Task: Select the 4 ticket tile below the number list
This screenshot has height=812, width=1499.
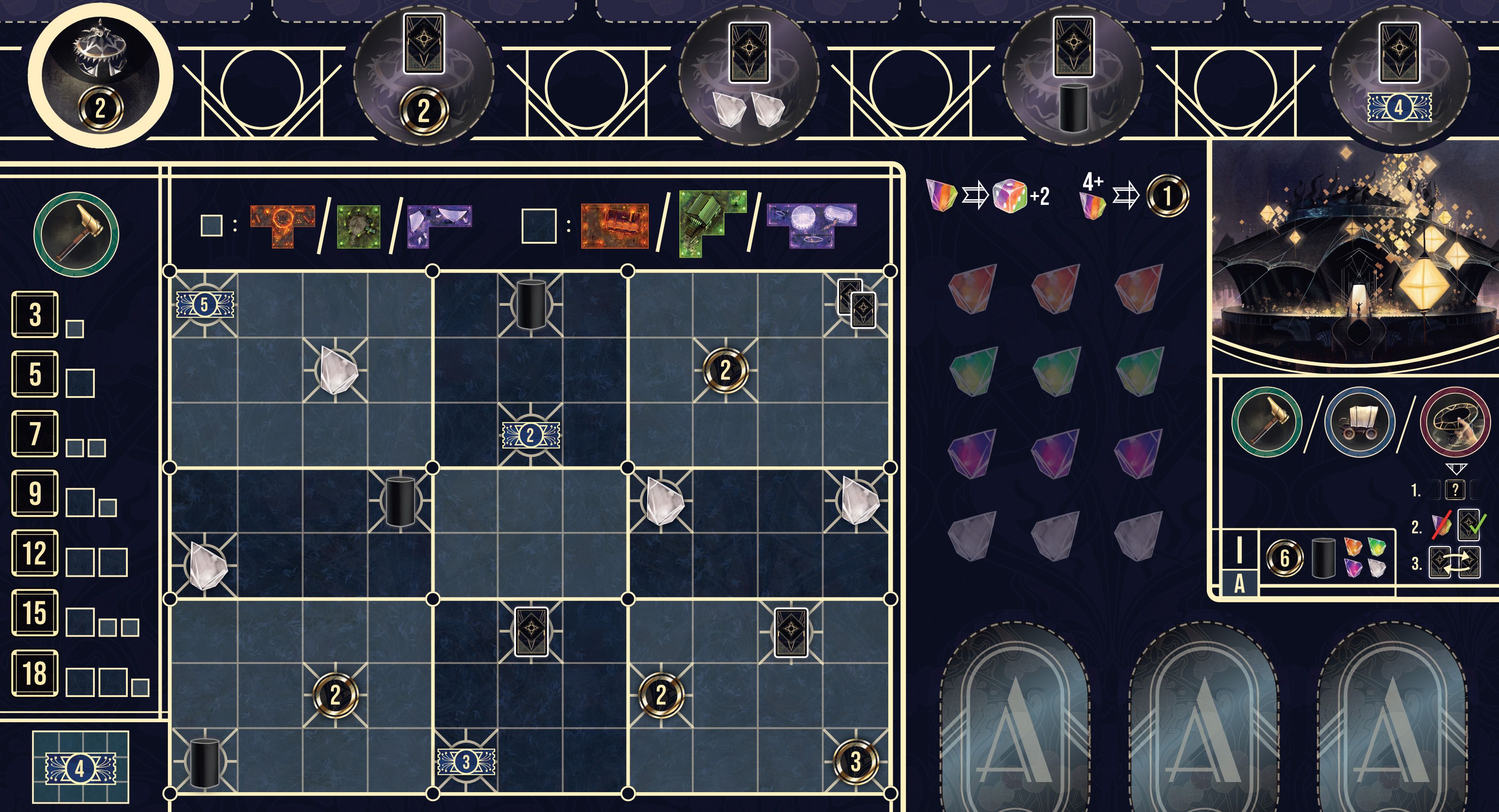Action: [x=80, y=768]
